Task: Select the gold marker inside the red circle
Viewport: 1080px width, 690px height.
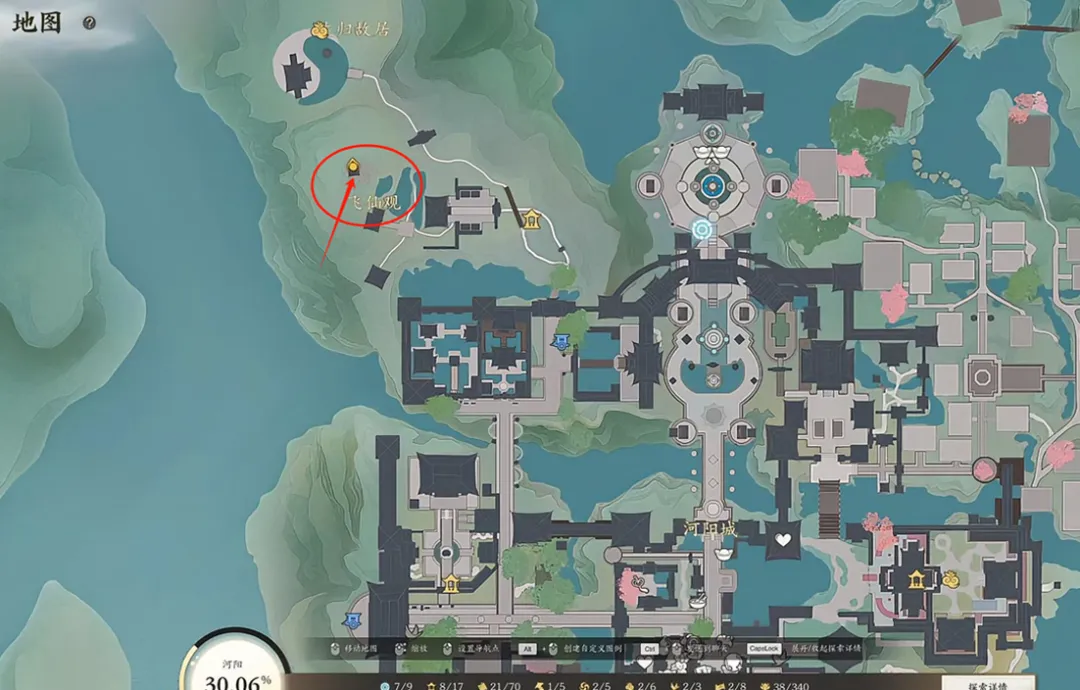Action: 352,166
